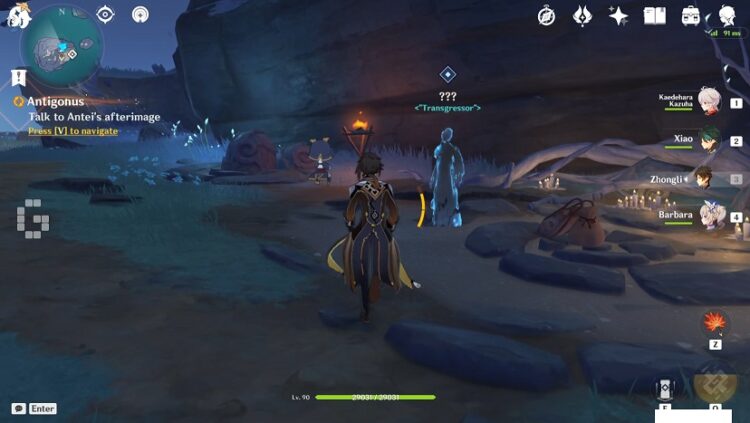
Task: Open the chat box speech-bubble icon
Action: click(18, 409)
